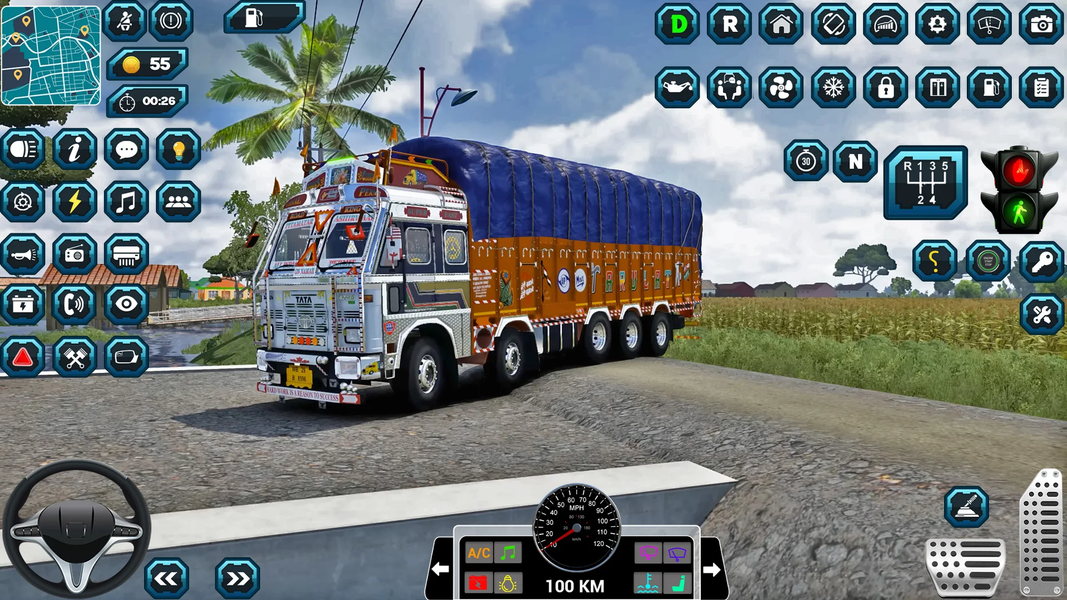The width and height of the screenshot is (1067, 600).
Task: Toggle the headlight icon button
Action: pyautogui.click(x=22, y=149)
